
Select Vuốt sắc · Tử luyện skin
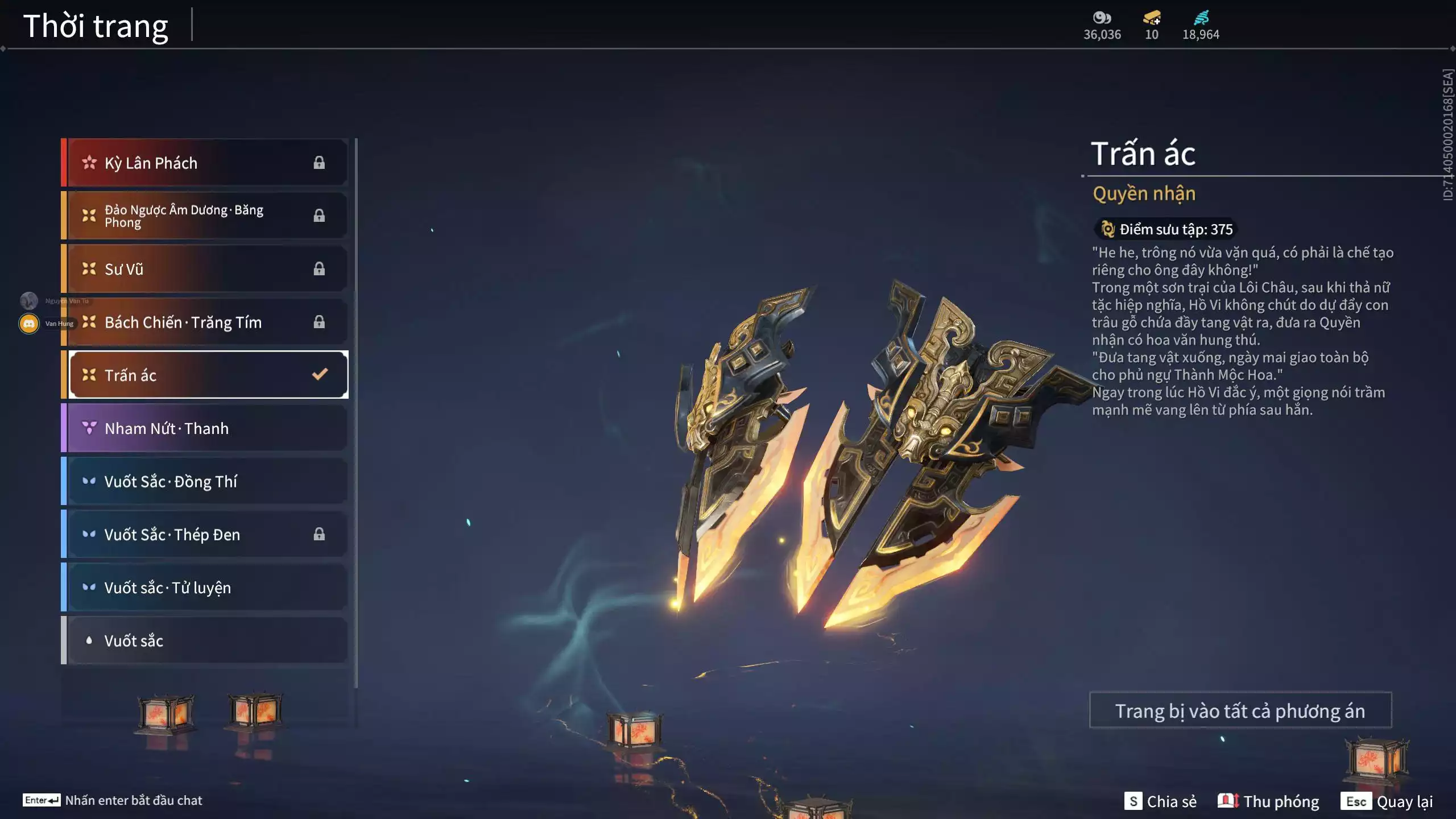tap(205, 588)
